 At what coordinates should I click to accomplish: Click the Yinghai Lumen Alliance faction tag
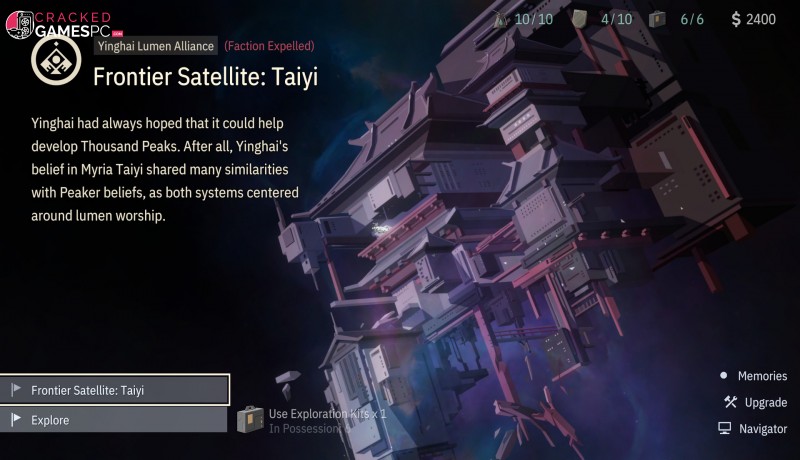click(155, 46)
